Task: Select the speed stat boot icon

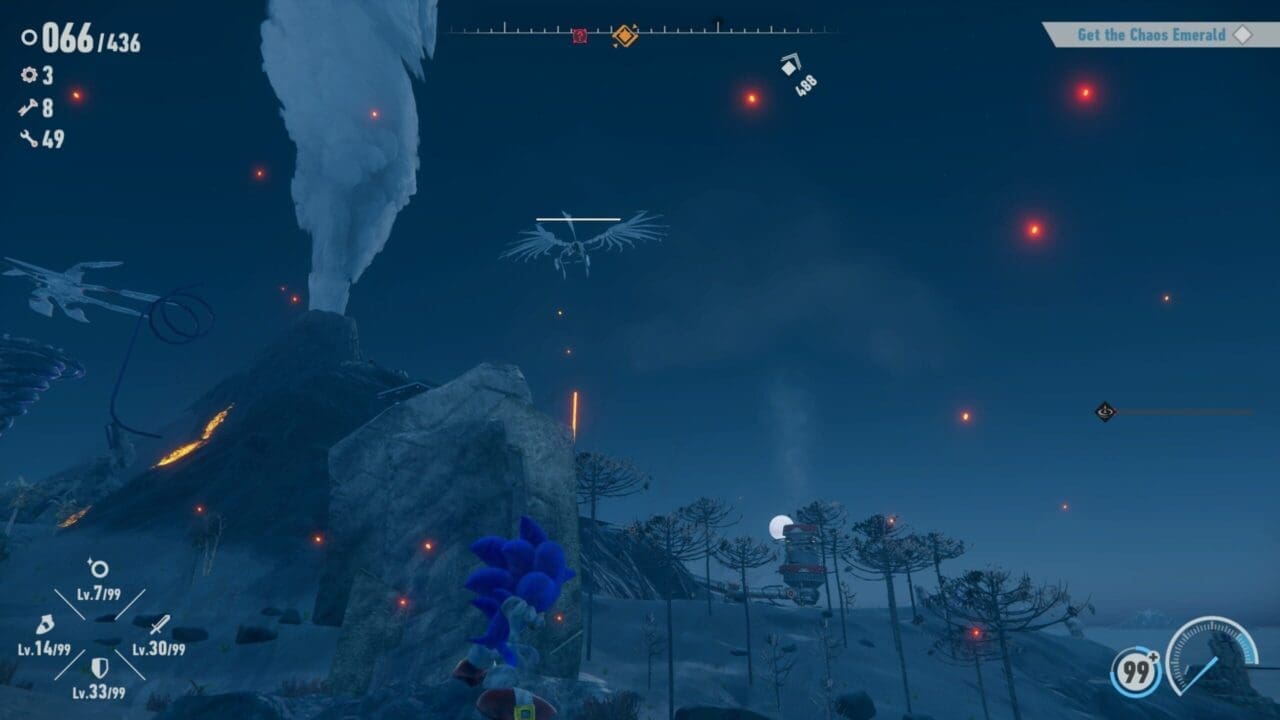Action: coord(44,625)
